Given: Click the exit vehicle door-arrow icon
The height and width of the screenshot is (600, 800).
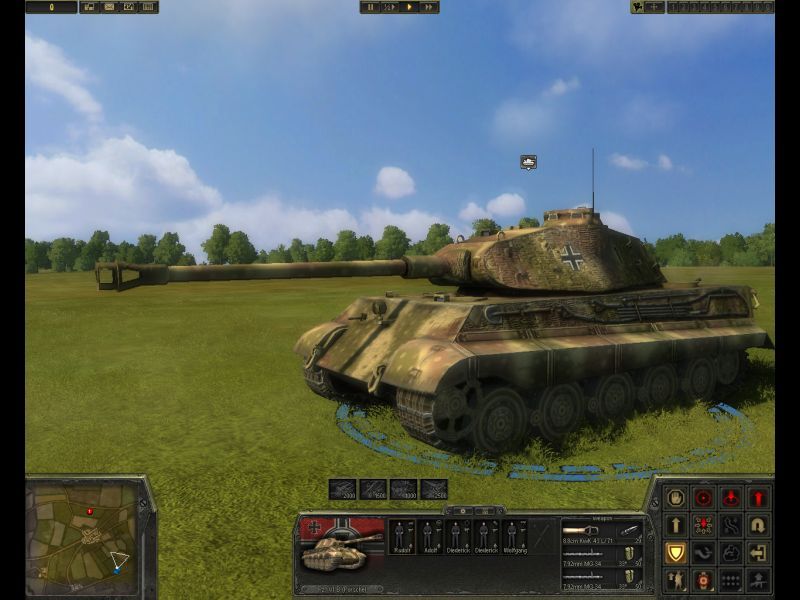Looking at the screenshot, I should [759, 552].
